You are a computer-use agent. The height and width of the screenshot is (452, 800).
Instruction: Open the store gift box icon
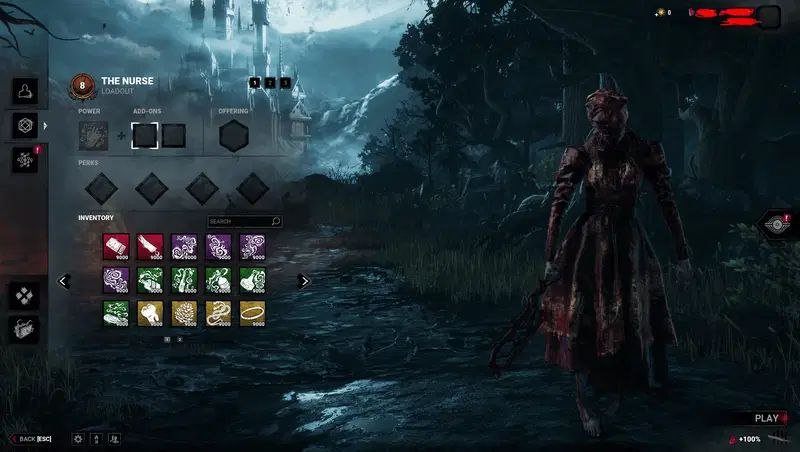[24, 328]
